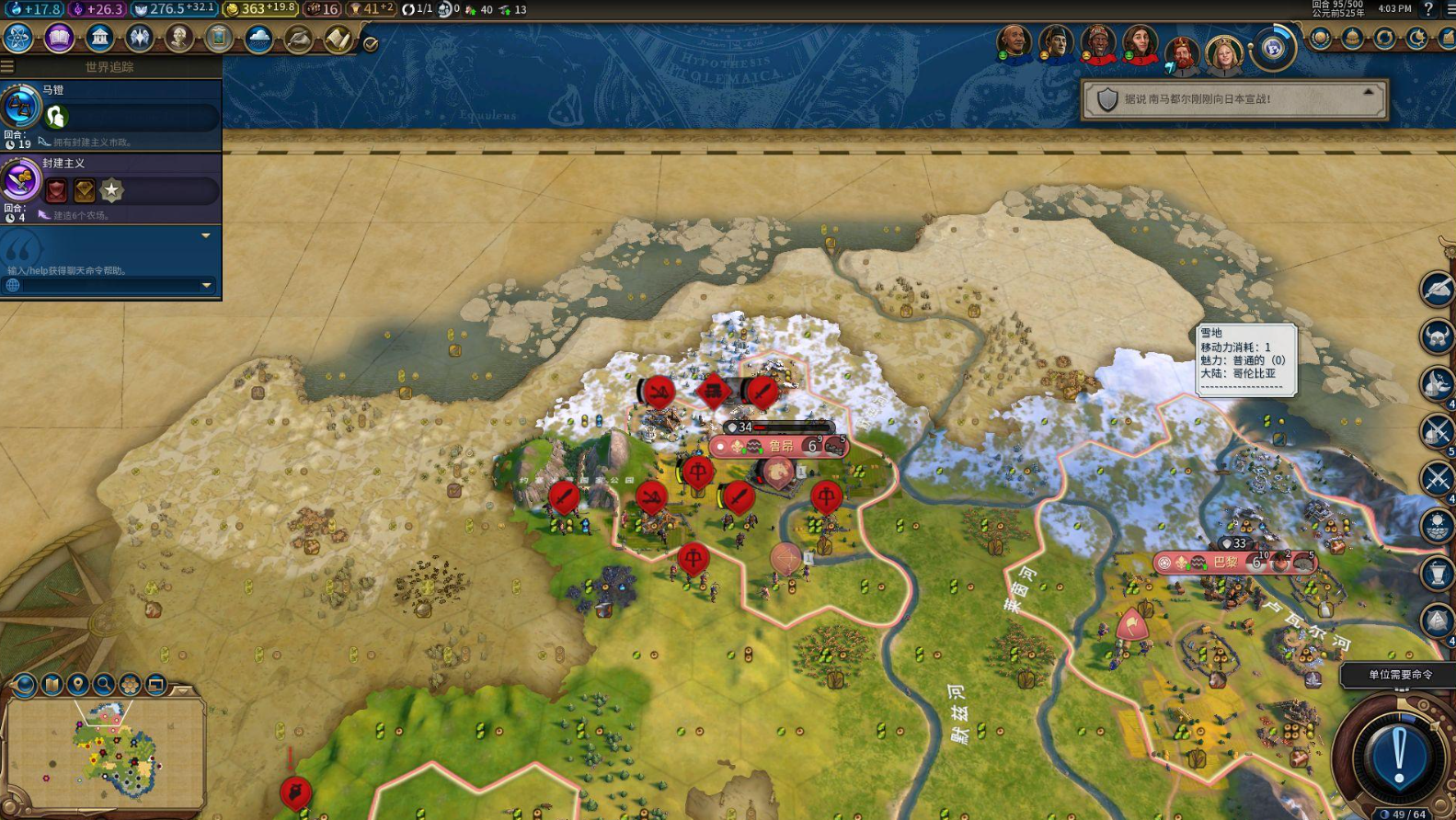Open the map pin placement tool
The width and height of the screenshot is (1456, 820).
(x=78, y=684)
